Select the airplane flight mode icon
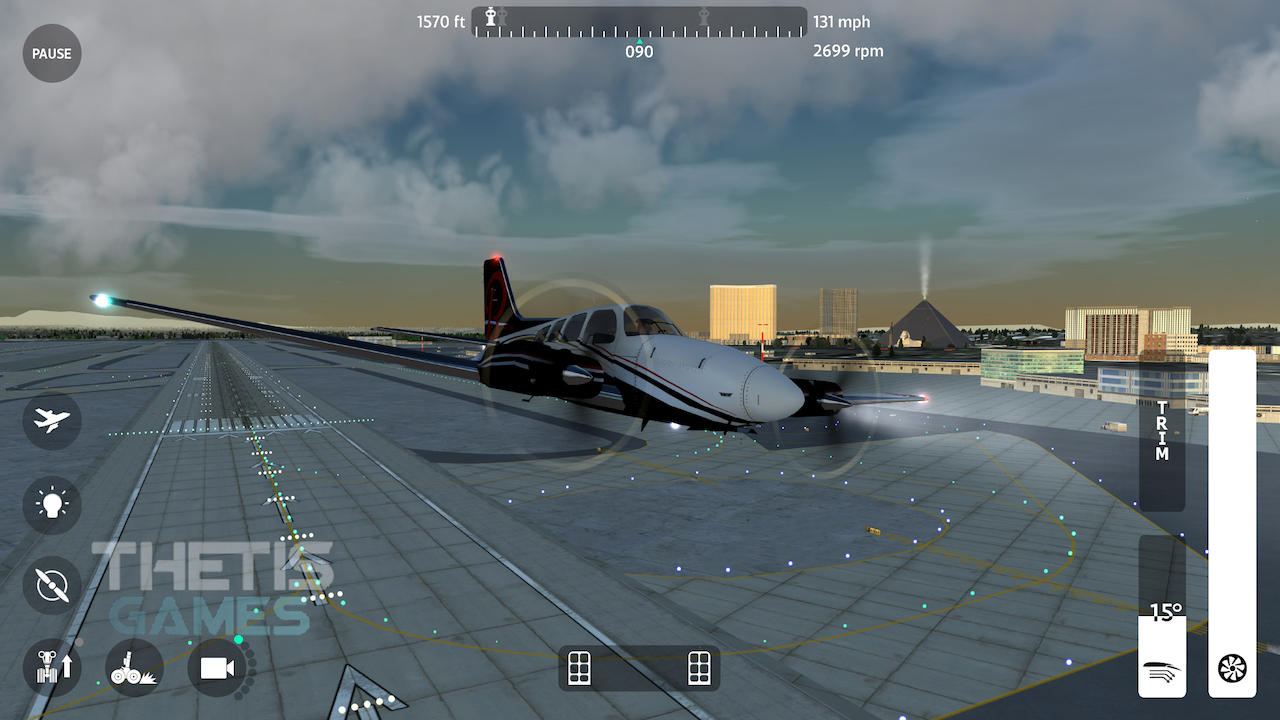 (51, 421)
